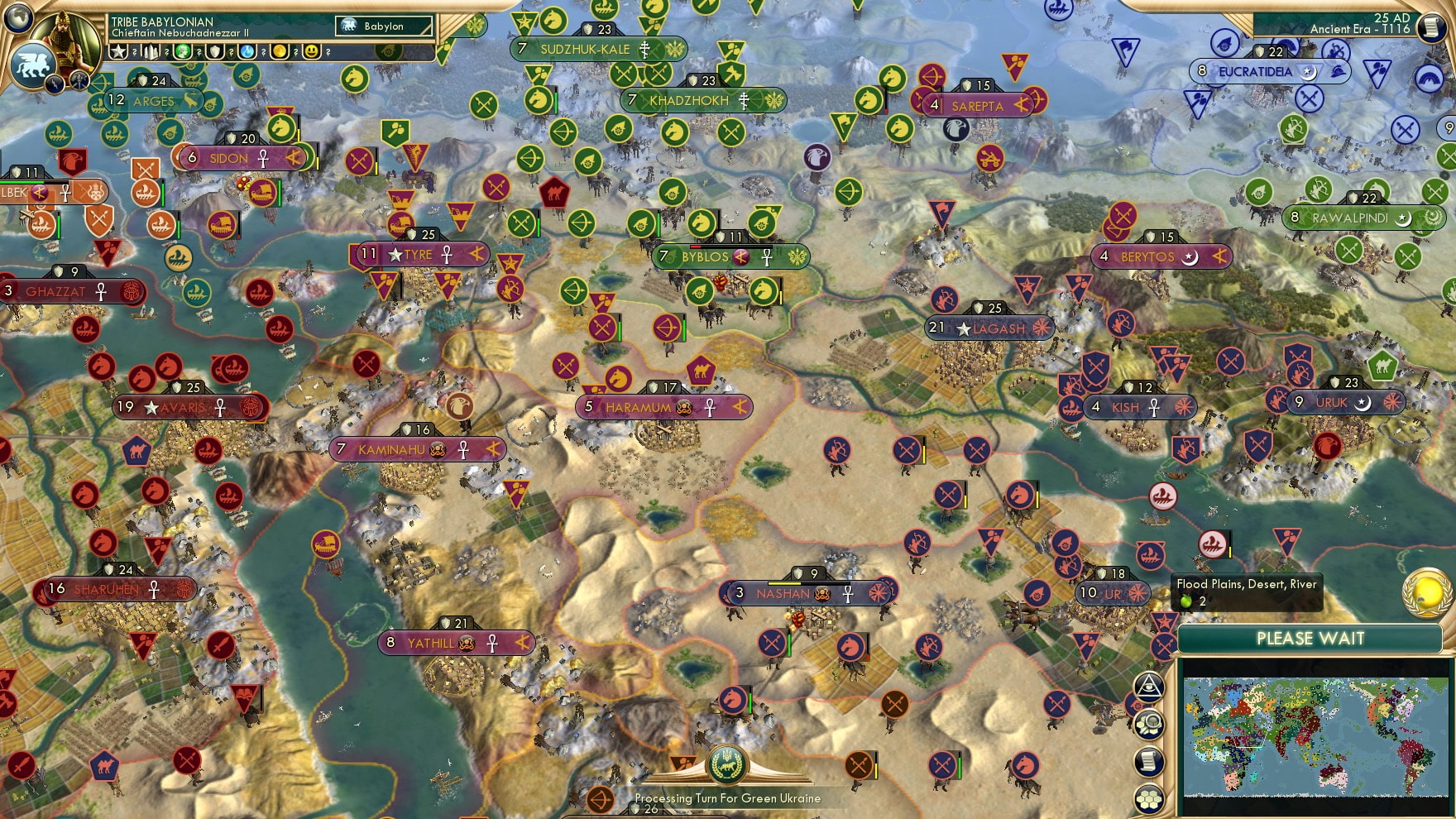
Task: Click the globe button in the top-left corner
Action: [x=17, y=20]
